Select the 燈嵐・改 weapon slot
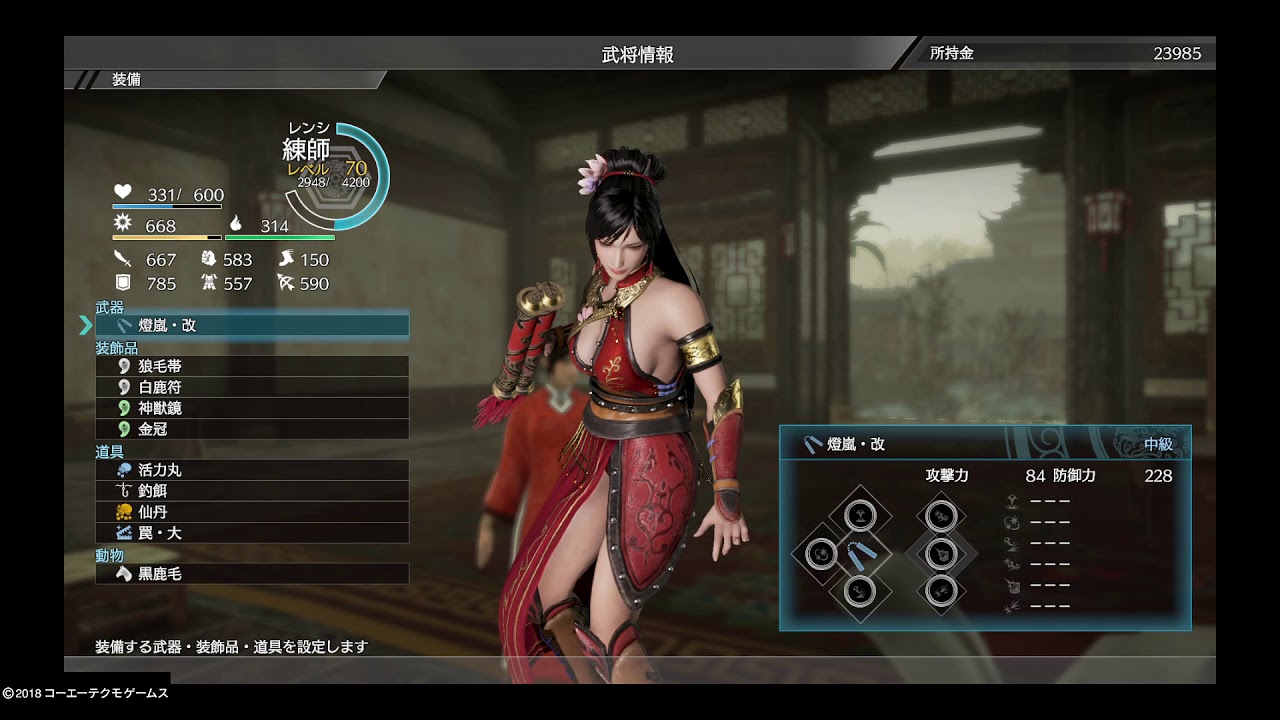The width and height of the screenshot is (1280, 720). pyautogui.click(x=252, y=325)
